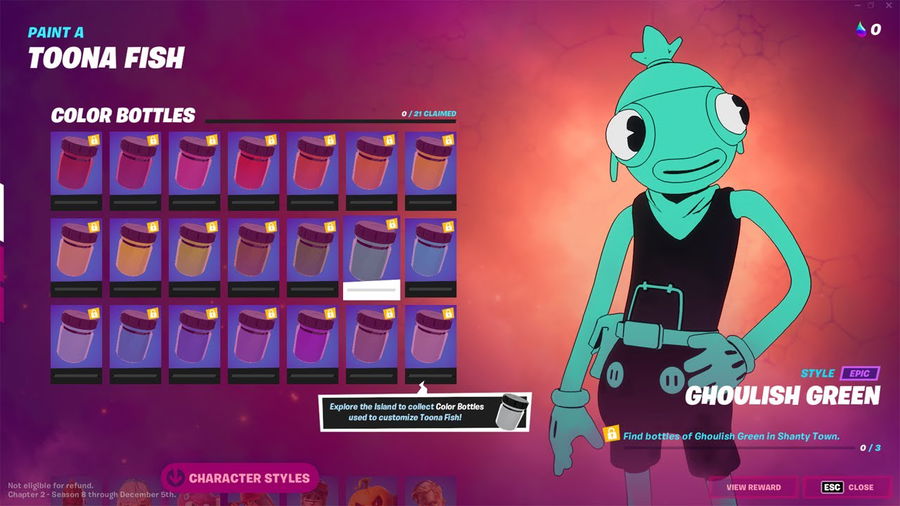
Task: Close the game window with the X
Action: (x=890, y=6)
